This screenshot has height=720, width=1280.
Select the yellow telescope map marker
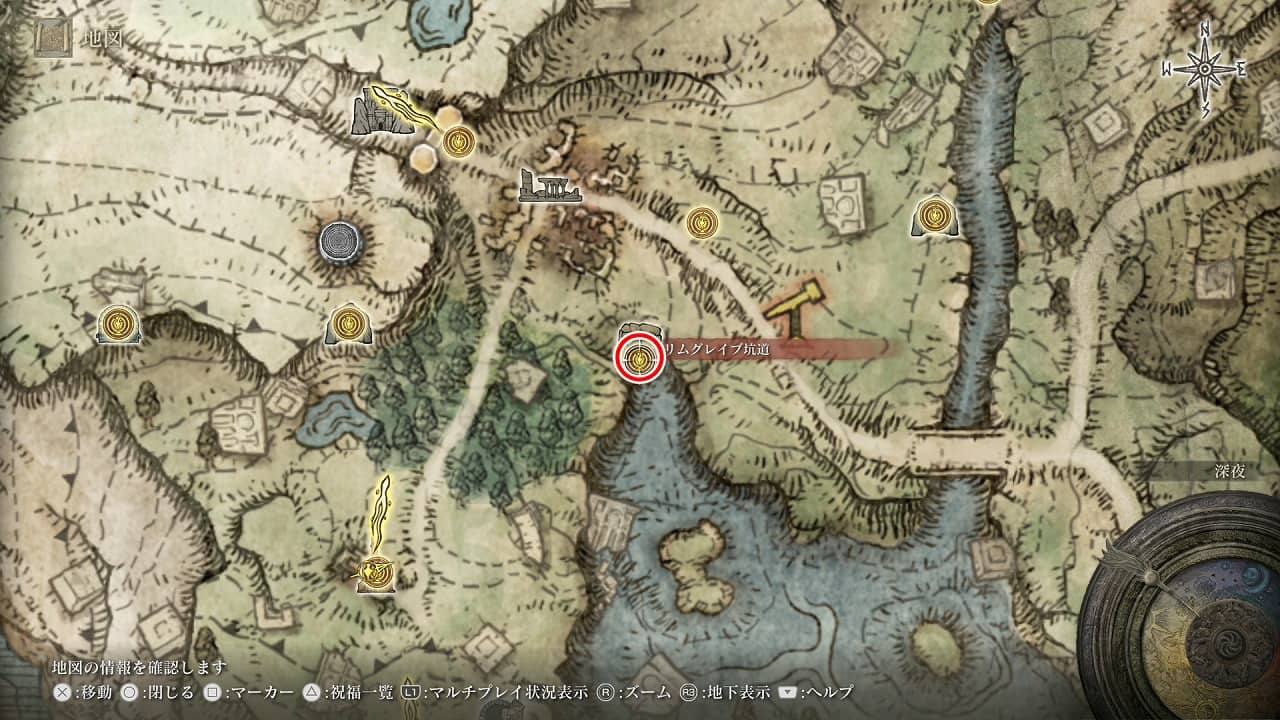click(793, 307)
